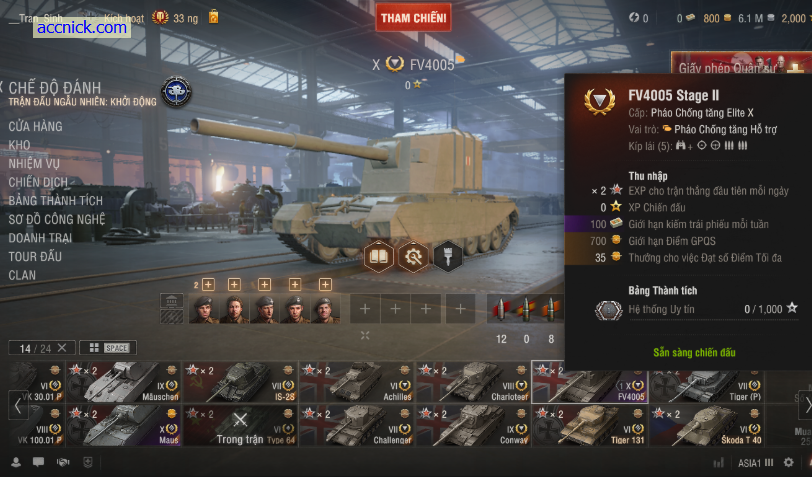Open the CLAN menu
The height and width of the screenshot is (477, 812).
22,275
